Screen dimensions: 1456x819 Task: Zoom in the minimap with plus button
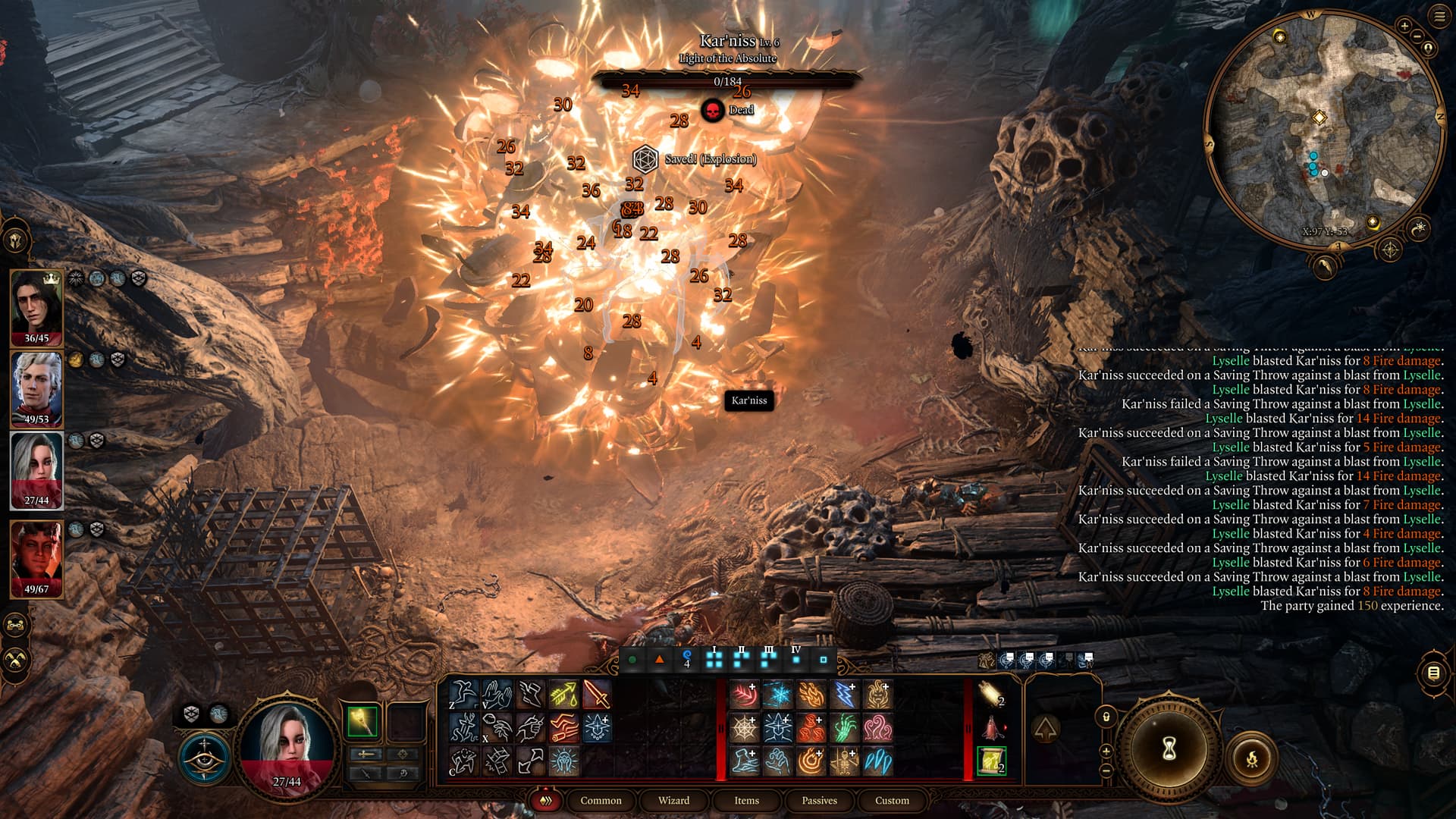click(1404, 27)
